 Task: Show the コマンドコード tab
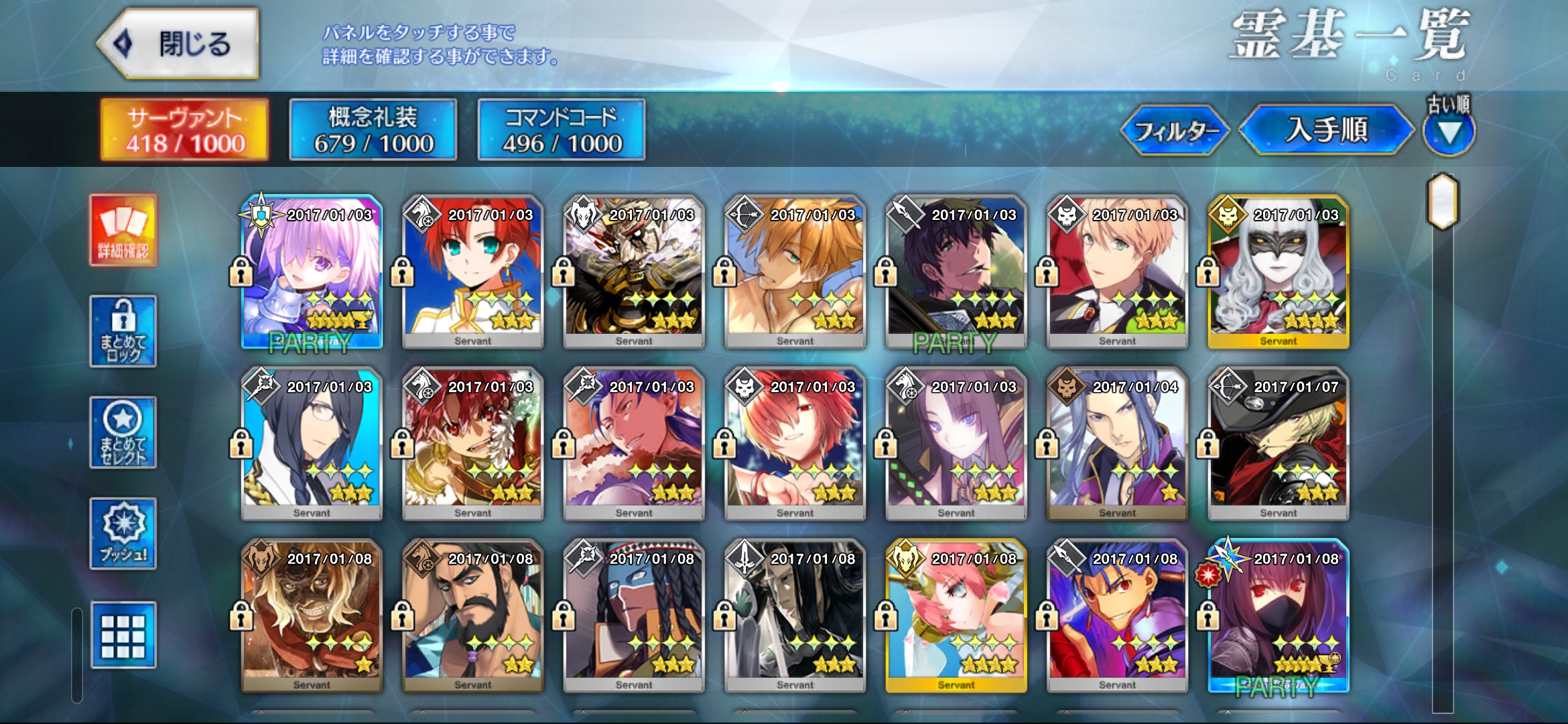(x=562, y=130)
